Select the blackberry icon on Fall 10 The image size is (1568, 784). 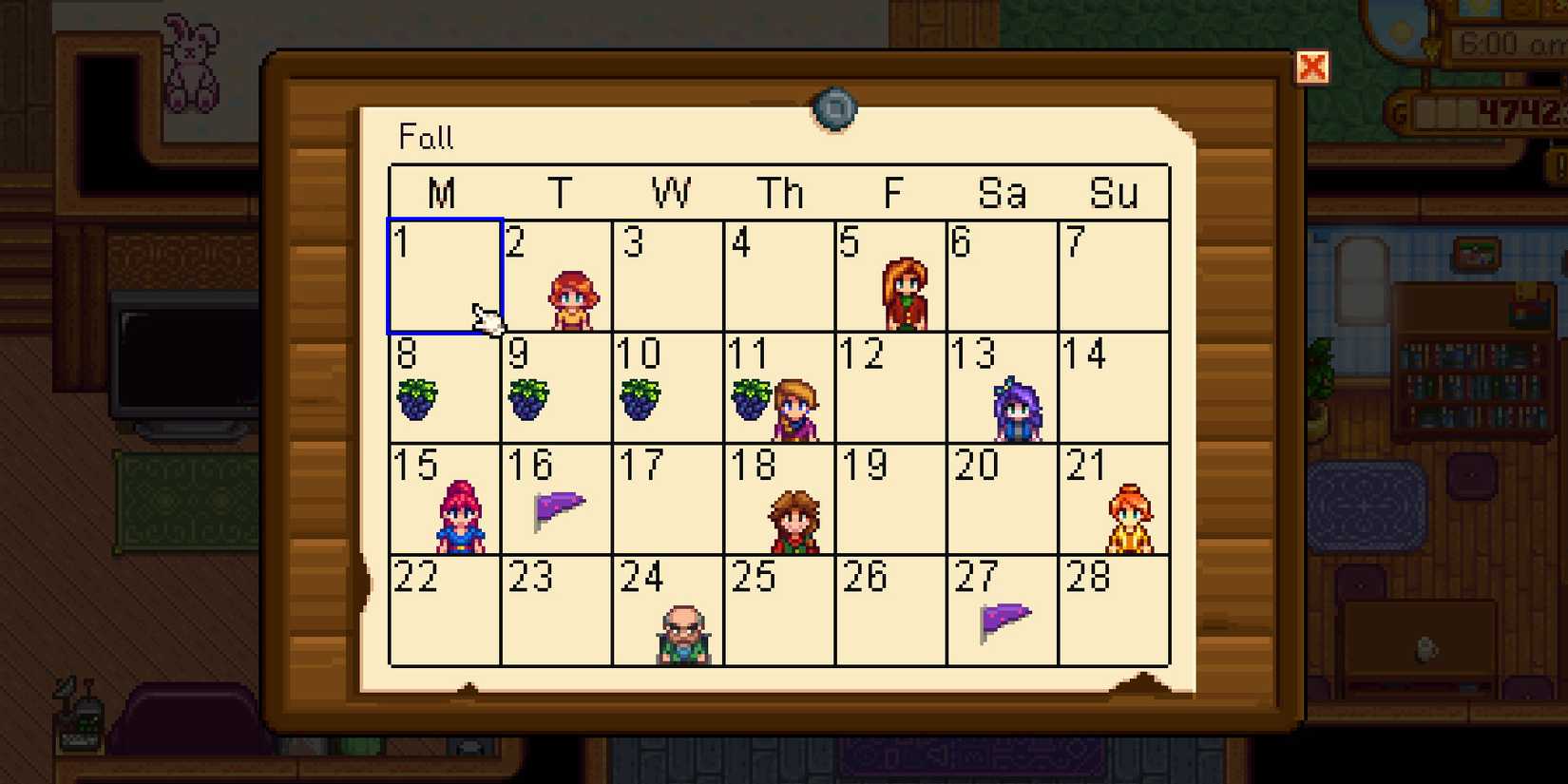pos(641,399)
